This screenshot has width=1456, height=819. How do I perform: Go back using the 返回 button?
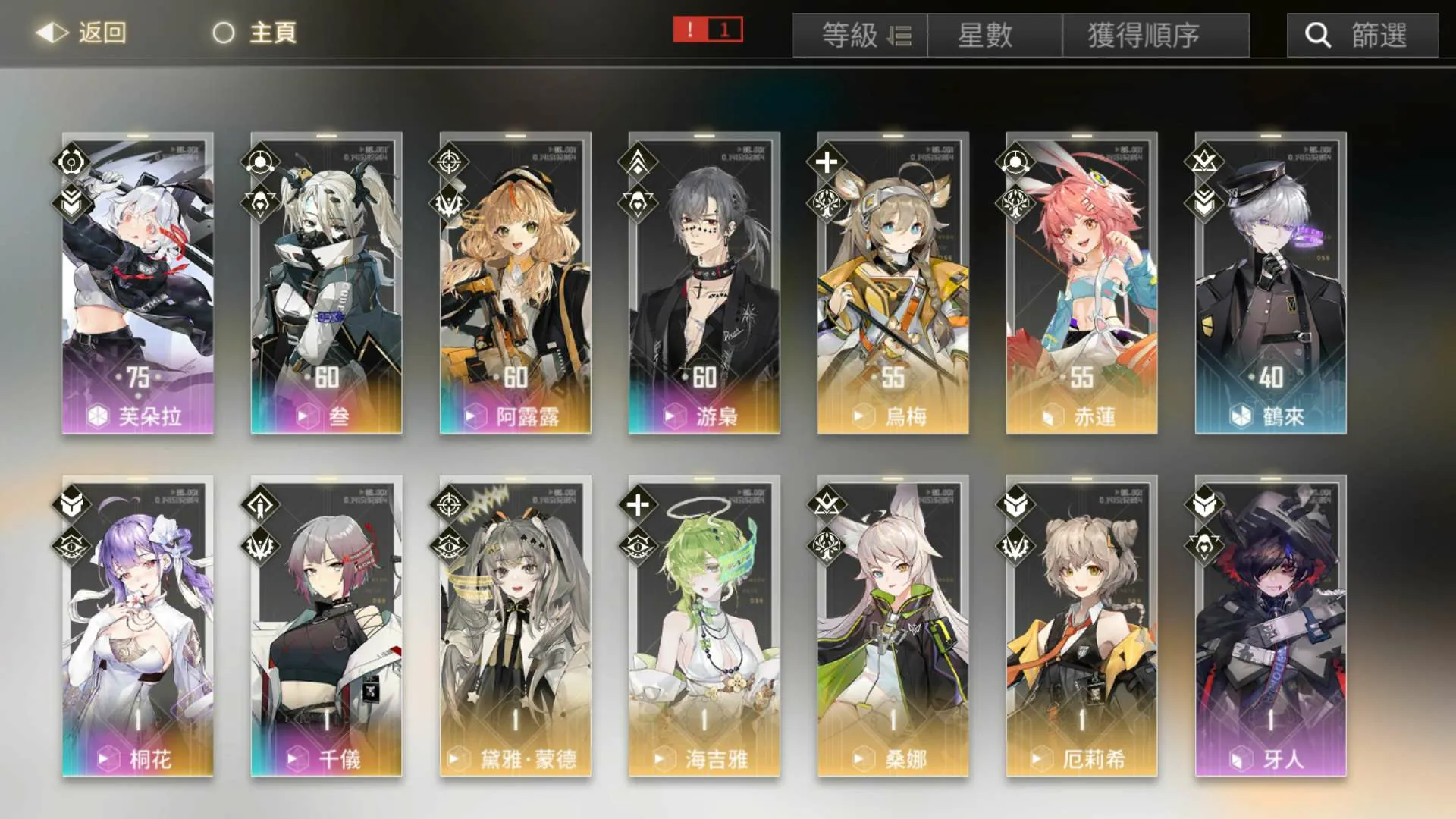pos(82,33)
